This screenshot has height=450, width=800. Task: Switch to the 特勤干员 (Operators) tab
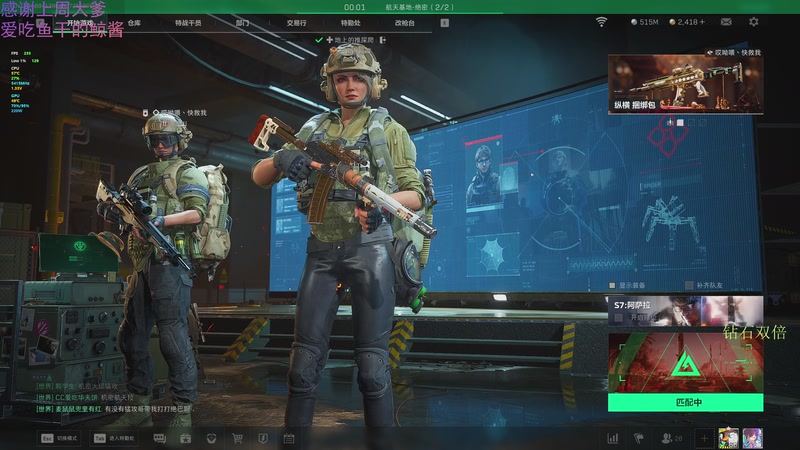(187, 21)
